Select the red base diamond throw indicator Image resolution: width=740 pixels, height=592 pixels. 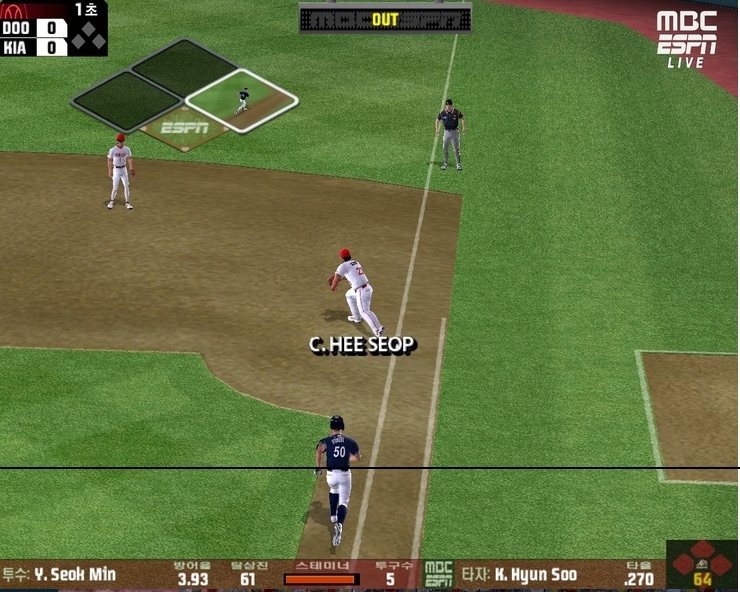click(x=701, y=562)
